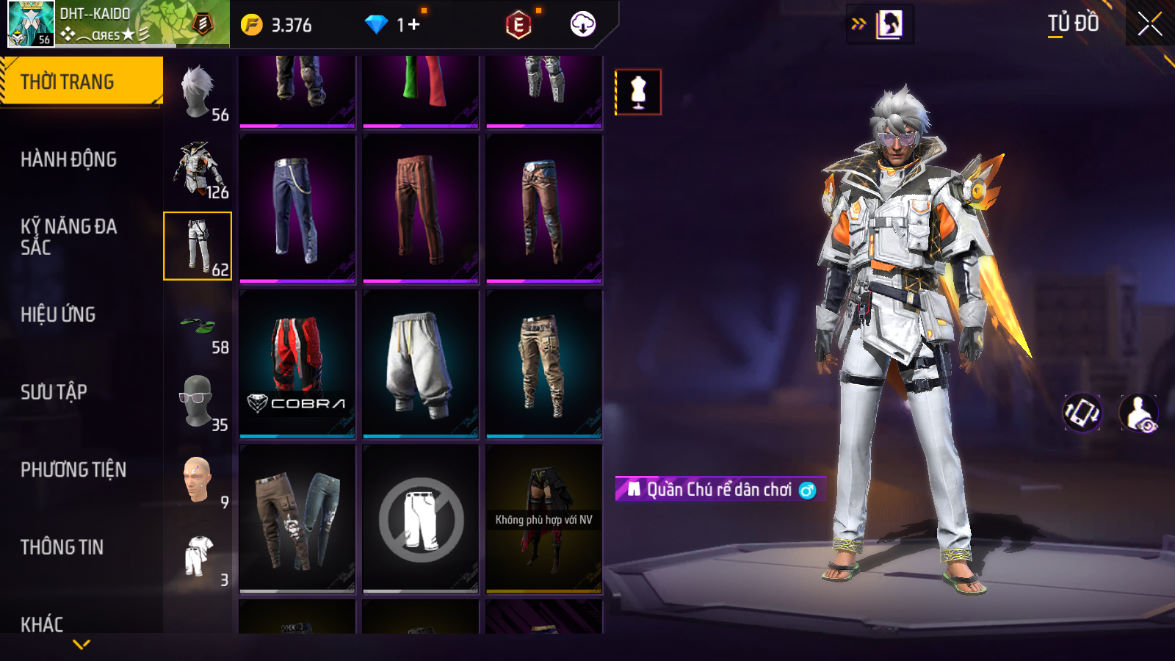The width and height of the screenshot is (1175, 661).
Task: Select the jacket tops subcategory
Action: point(197,169)
